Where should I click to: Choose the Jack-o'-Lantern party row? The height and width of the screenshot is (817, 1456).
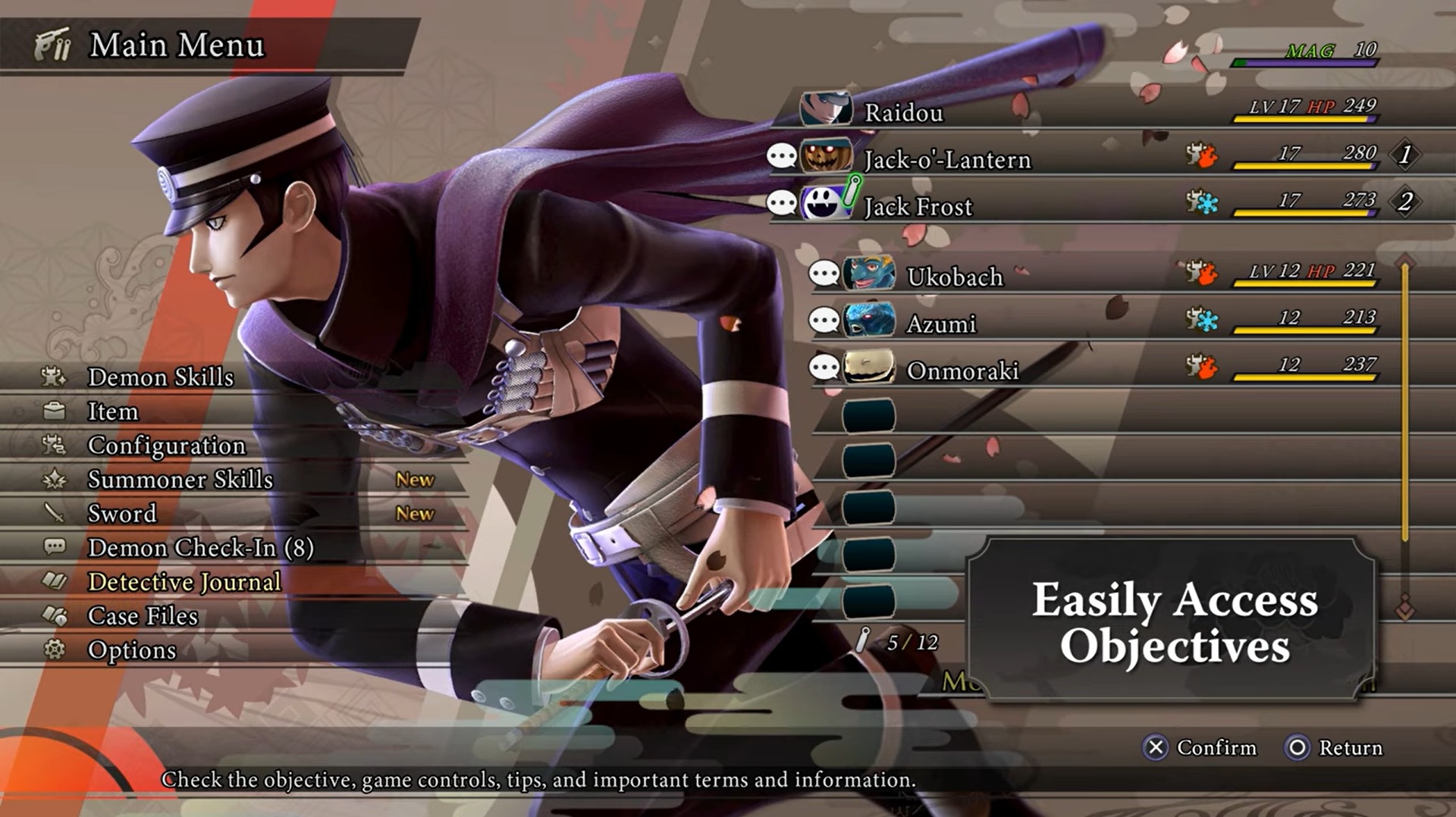(x=947, y=160)
